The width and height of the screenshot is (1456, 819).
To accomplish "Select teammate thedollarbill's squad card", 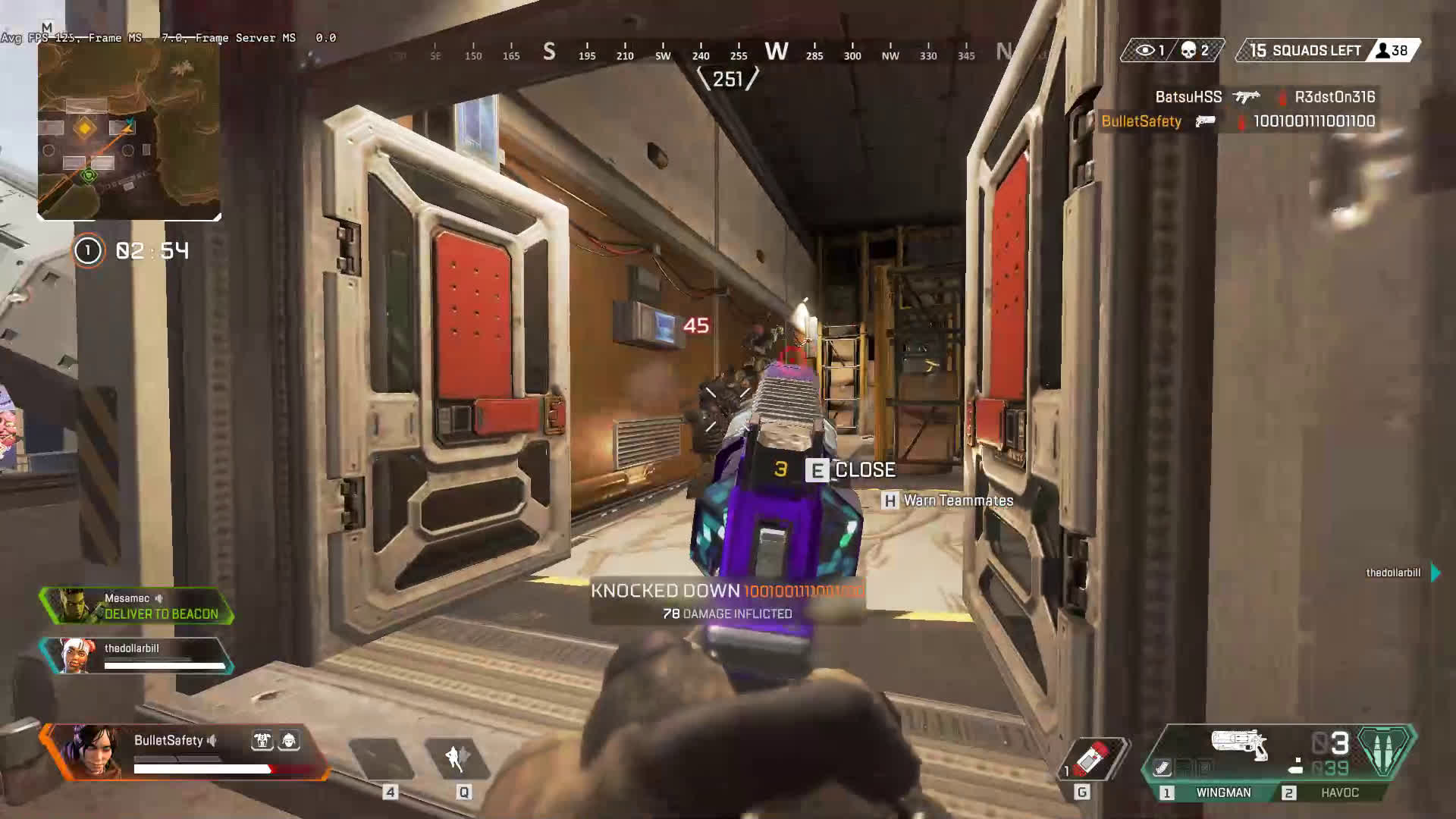I will click(x=136, y=656).
